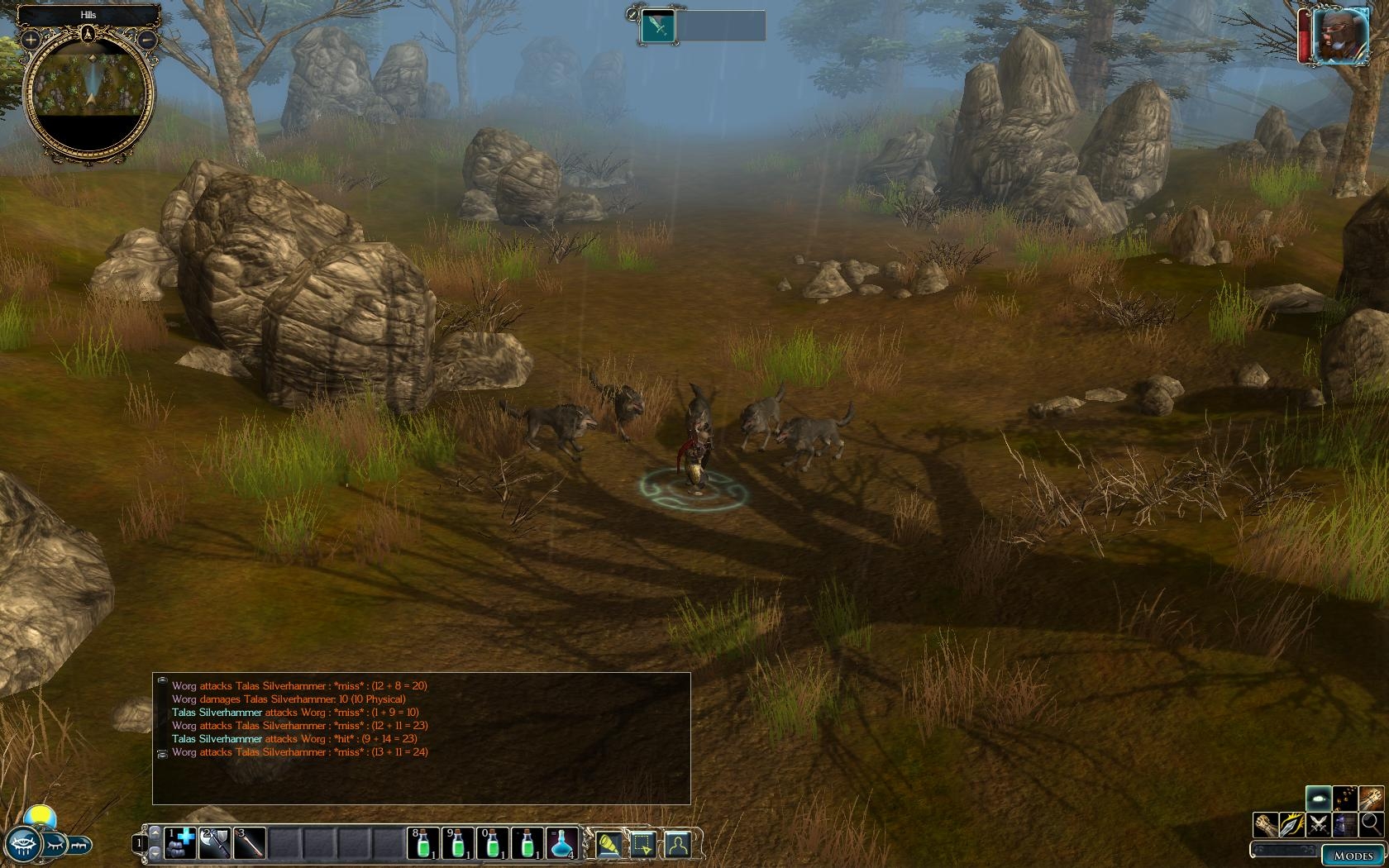This screenshot has width=1389, height=868.
Task: Open the character silhouette button
Action: click(x=678, y=844)
